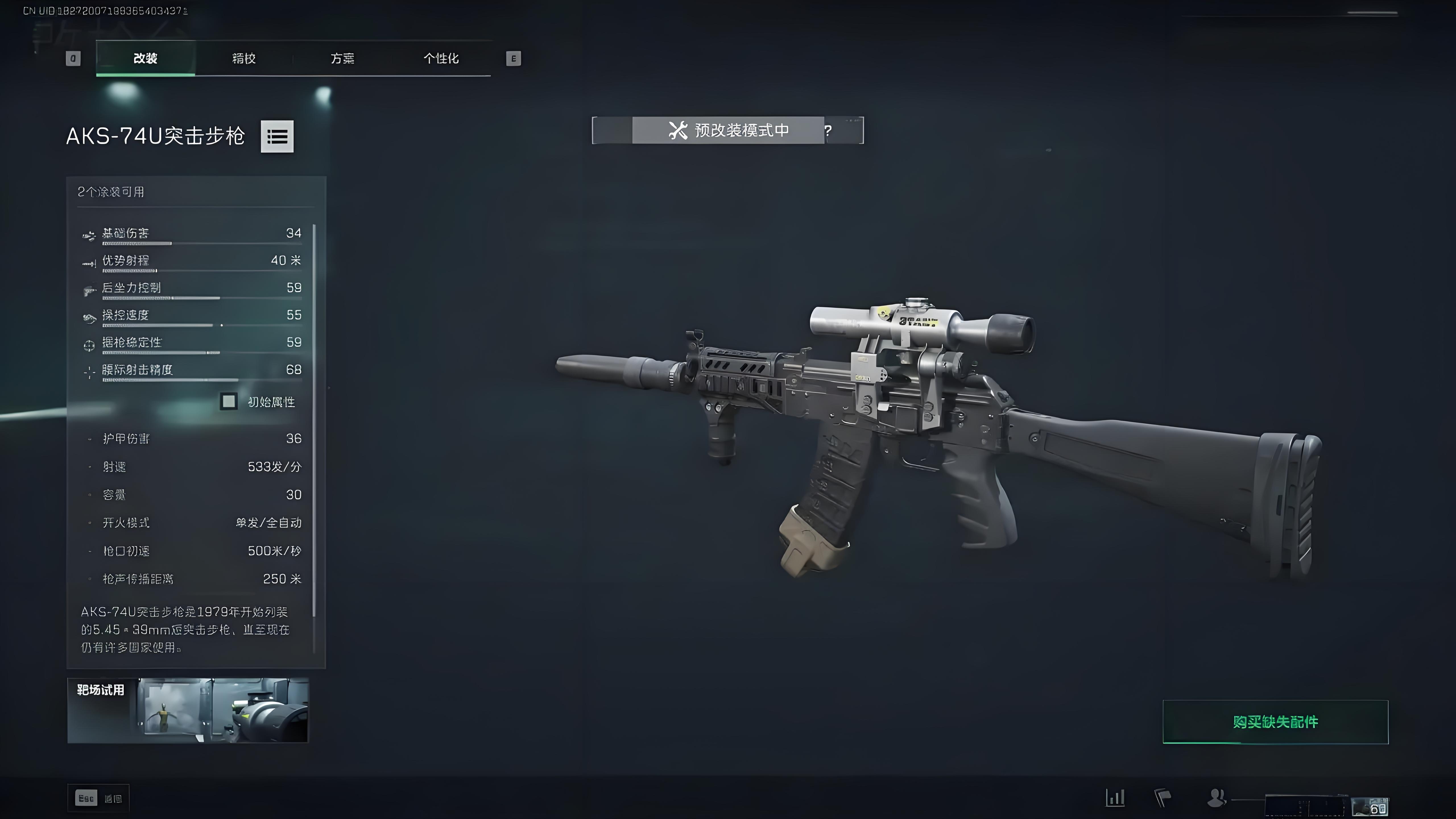Switch to the 精校 tab

click(244, 58)
